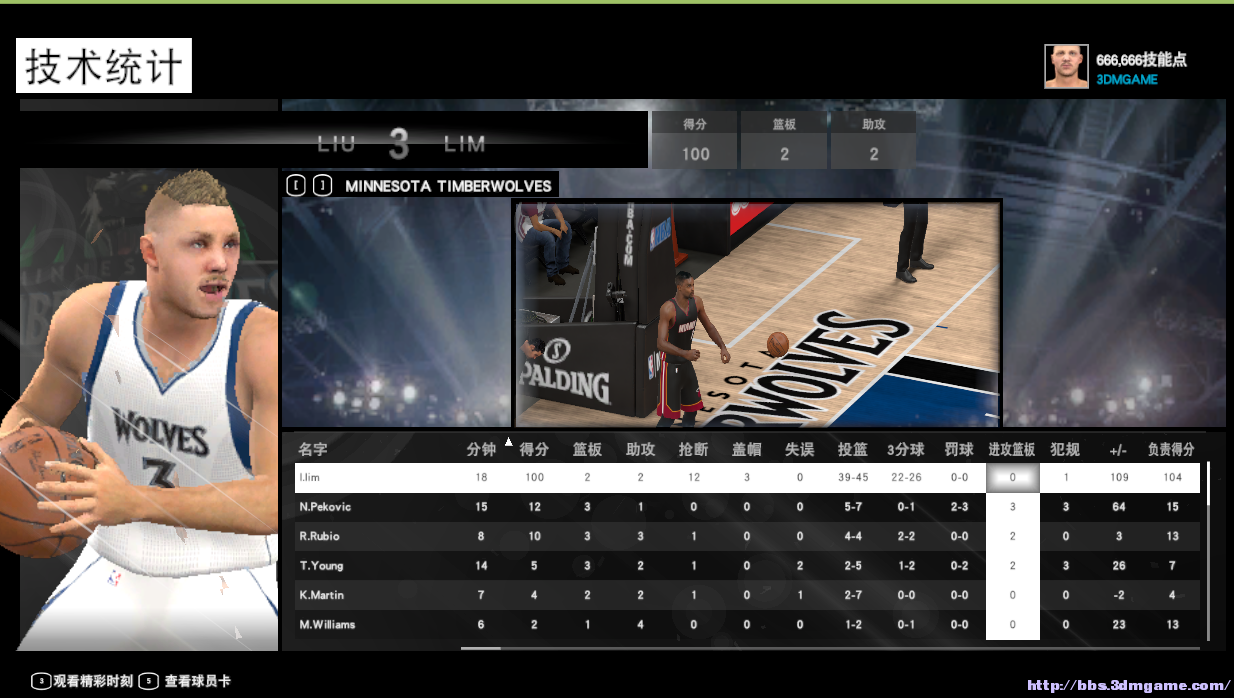Open the 3DMGAME player profile avatar
Image resolution: width=1234 pixels, height=698 pixels.
[1066, 66]
